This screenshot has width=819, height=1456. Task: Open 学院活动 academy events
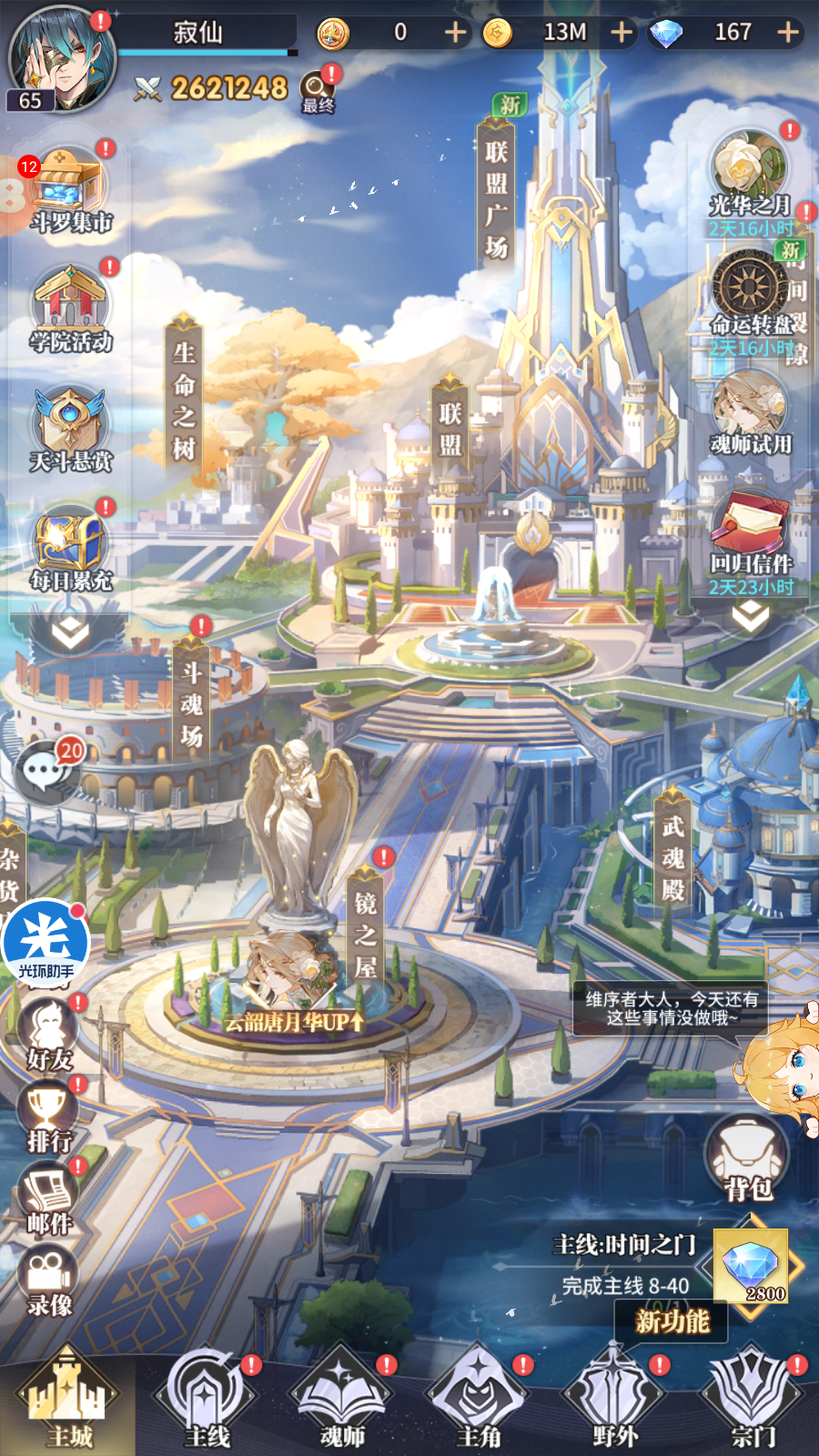tap(71, 309)
